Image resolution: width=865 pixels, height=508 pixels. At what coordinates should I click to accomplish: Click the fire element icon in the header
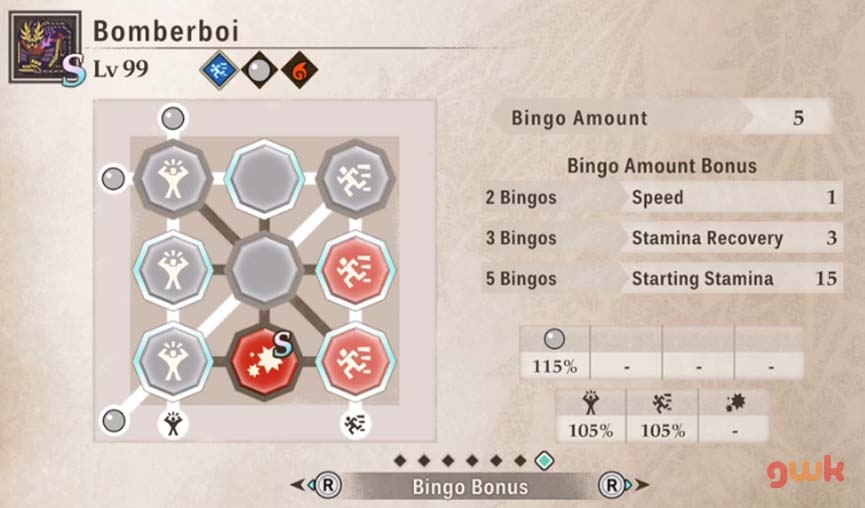pyautogui.click(x=299, y=71)
